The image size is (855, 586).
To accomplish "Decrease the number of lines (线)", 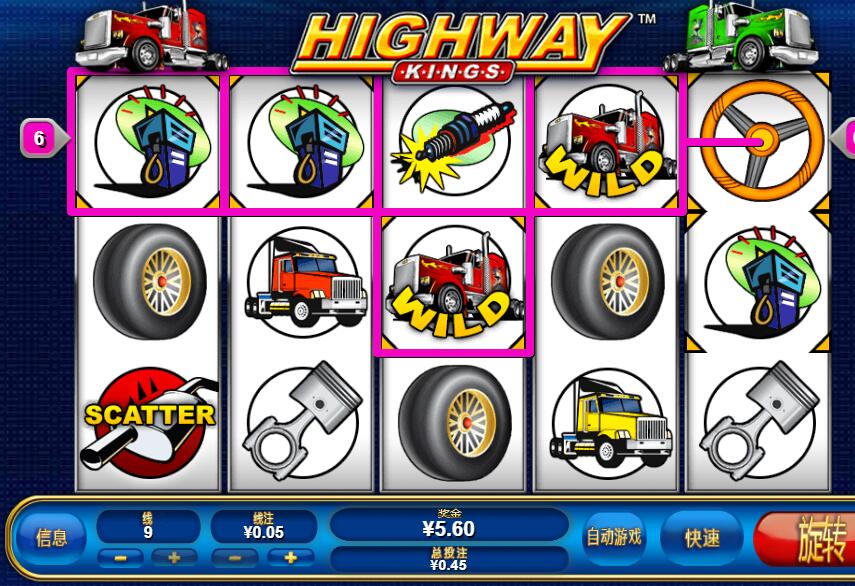I will coord(121,558).
